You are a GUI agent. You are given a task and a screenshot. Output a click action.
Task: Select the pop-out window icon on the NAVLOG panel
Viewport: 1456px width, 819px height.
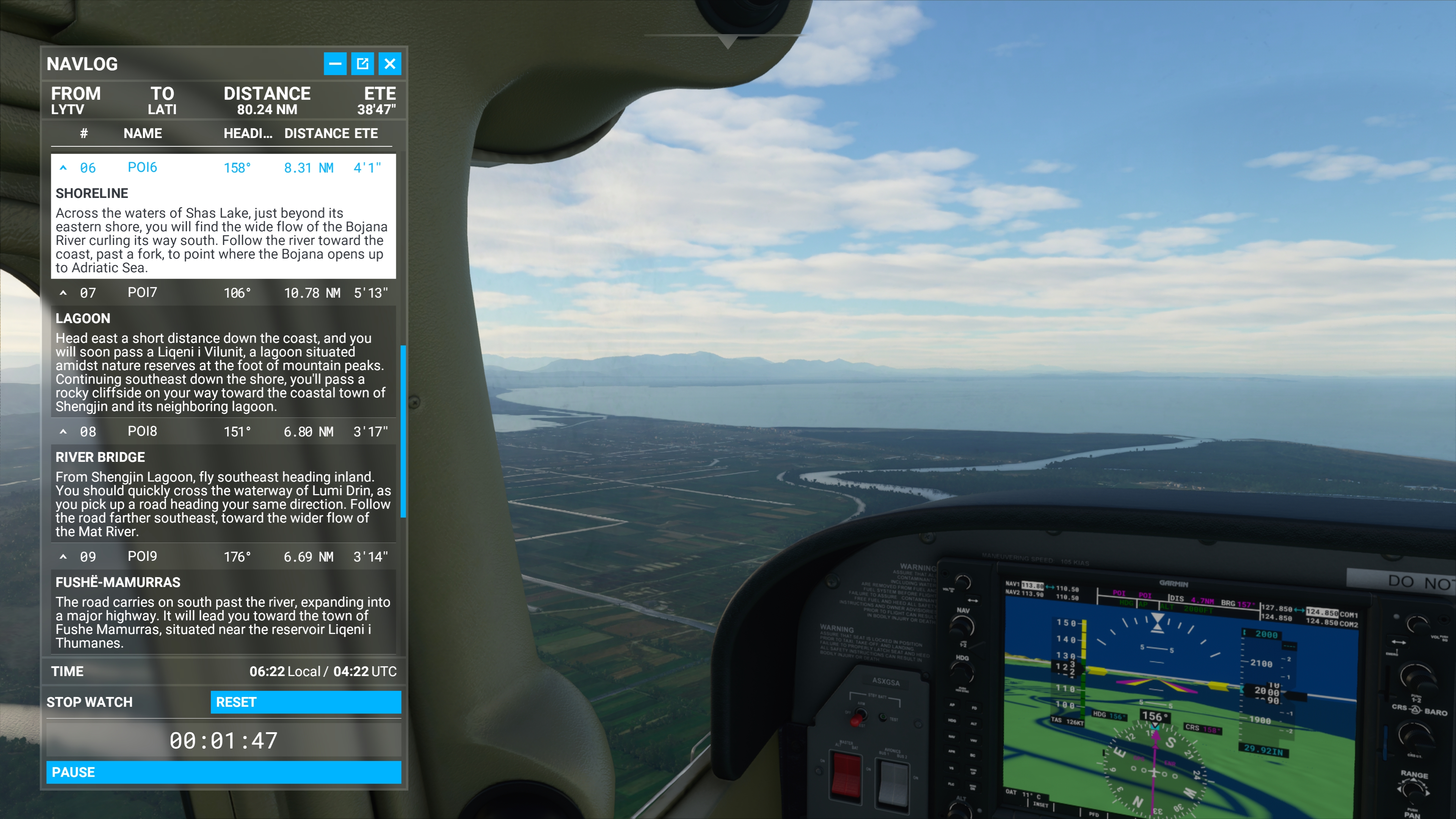coord(364,64)
